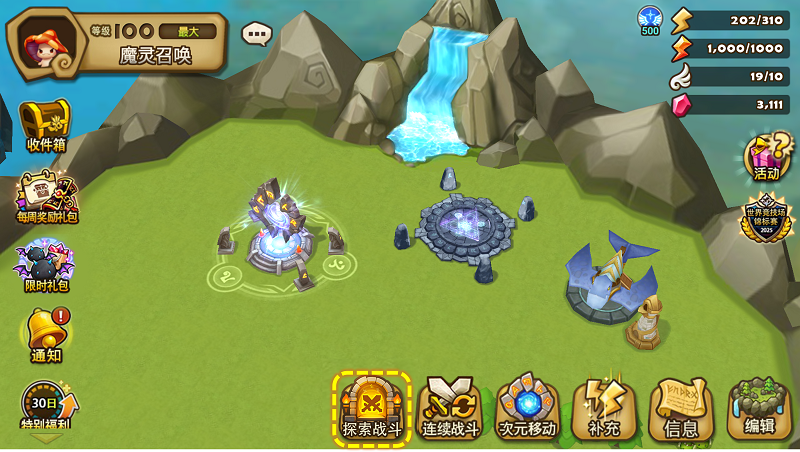Click the 魔灵召唤 player profile avatar
This screenshot has width=800, height=452.
[43, 43]
